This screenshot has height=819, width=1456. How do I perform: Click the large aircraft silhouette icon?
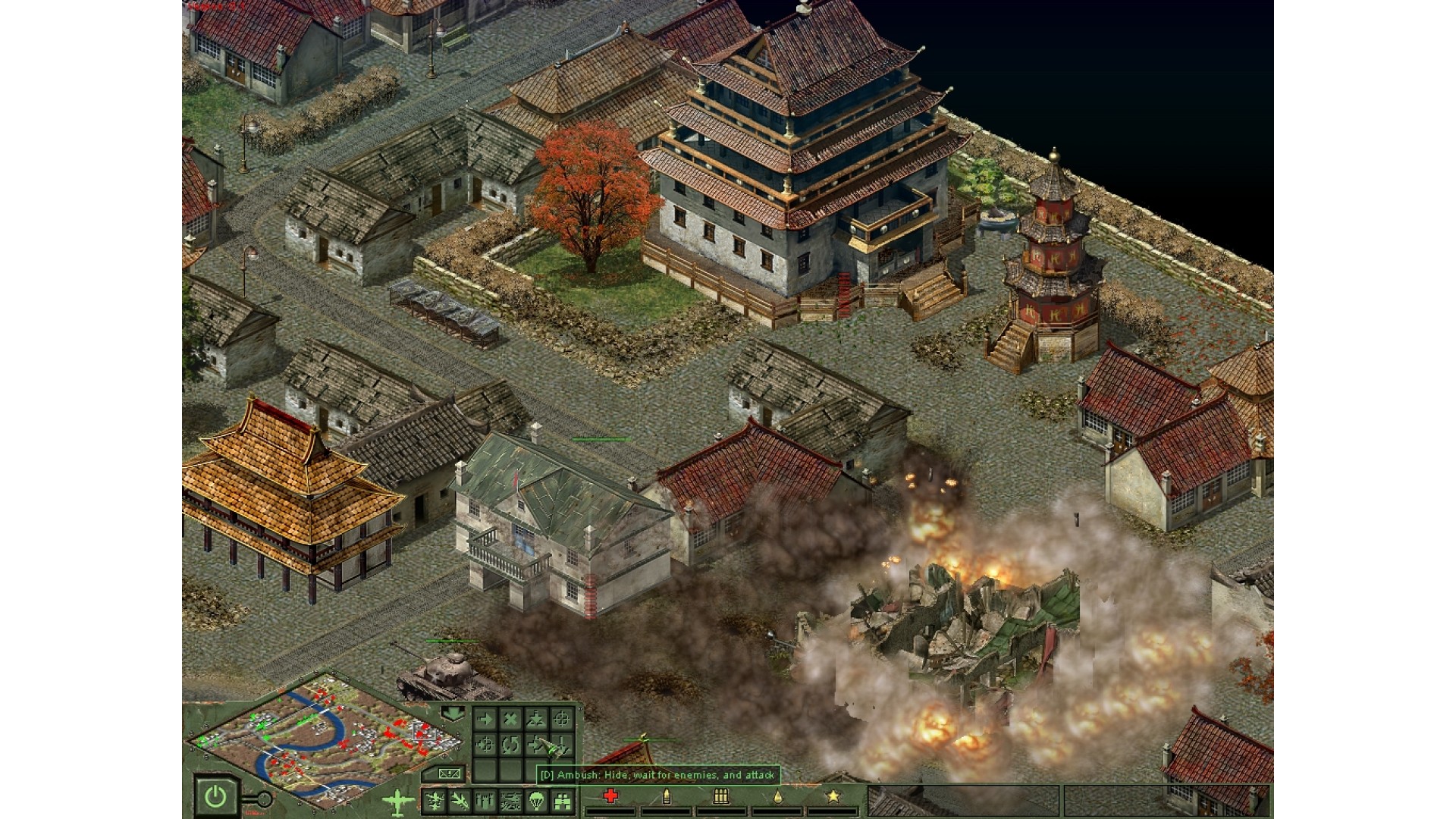[399, 801]
